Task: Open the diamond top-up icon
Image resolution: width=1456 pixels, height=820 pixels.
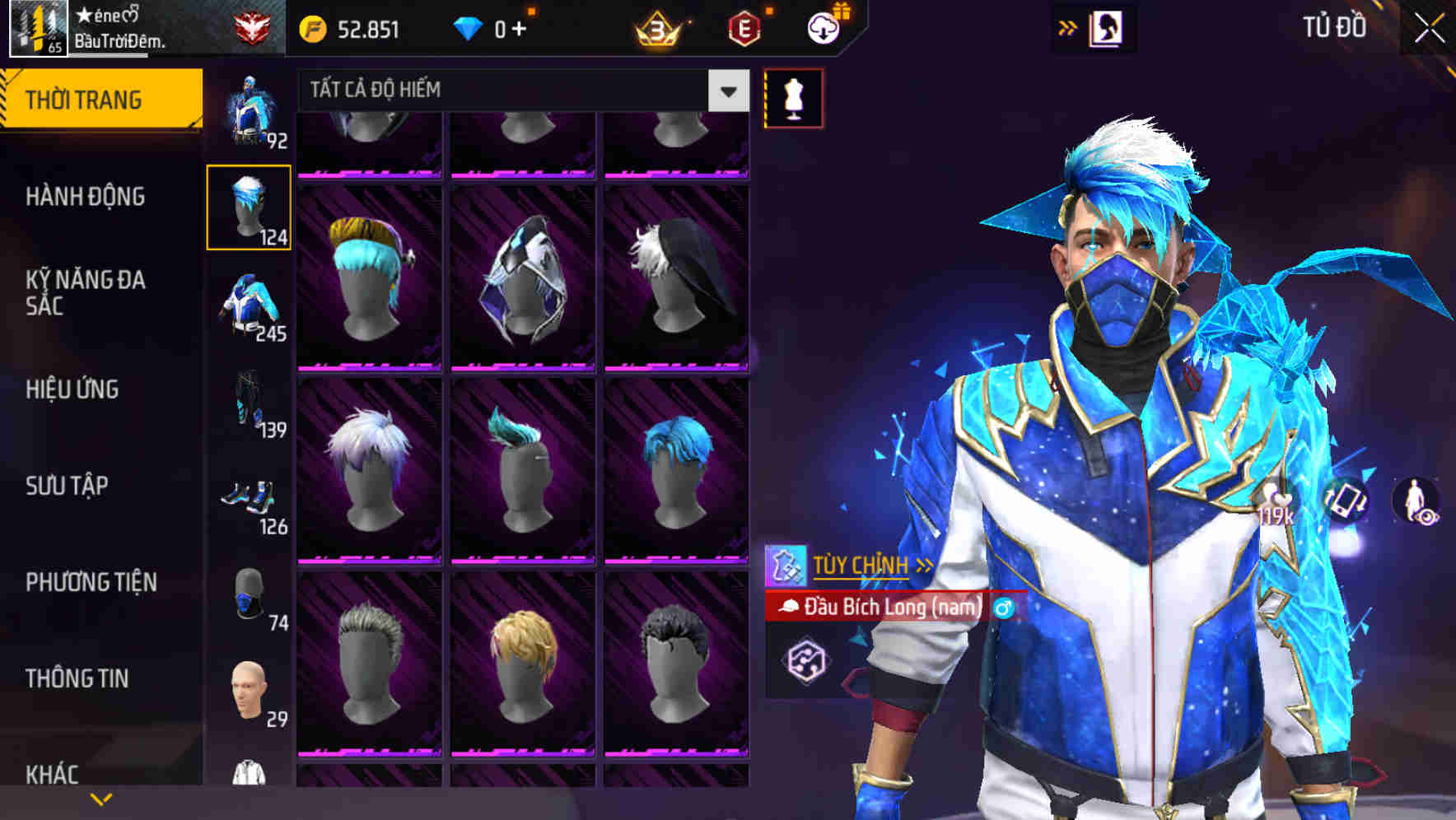Action: tap(471, 27)
